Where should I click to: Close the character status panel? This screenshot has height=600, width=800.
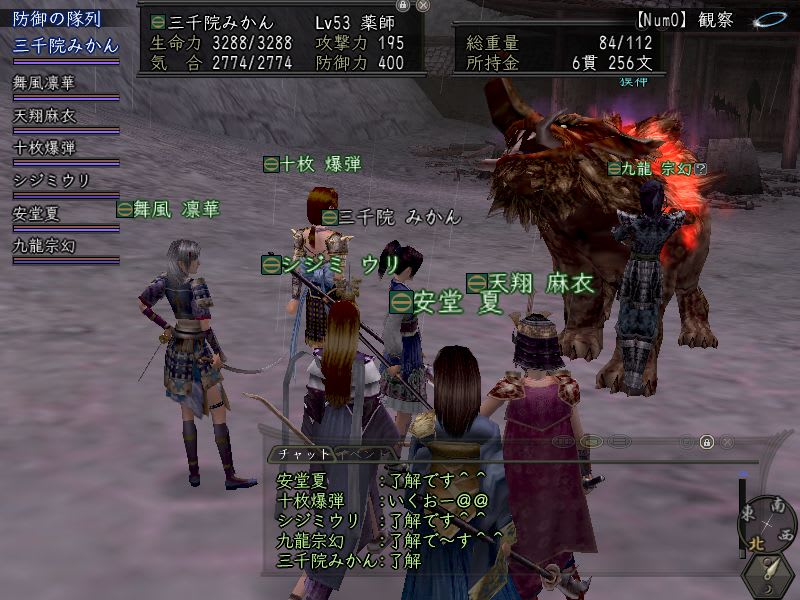point(423,5)
